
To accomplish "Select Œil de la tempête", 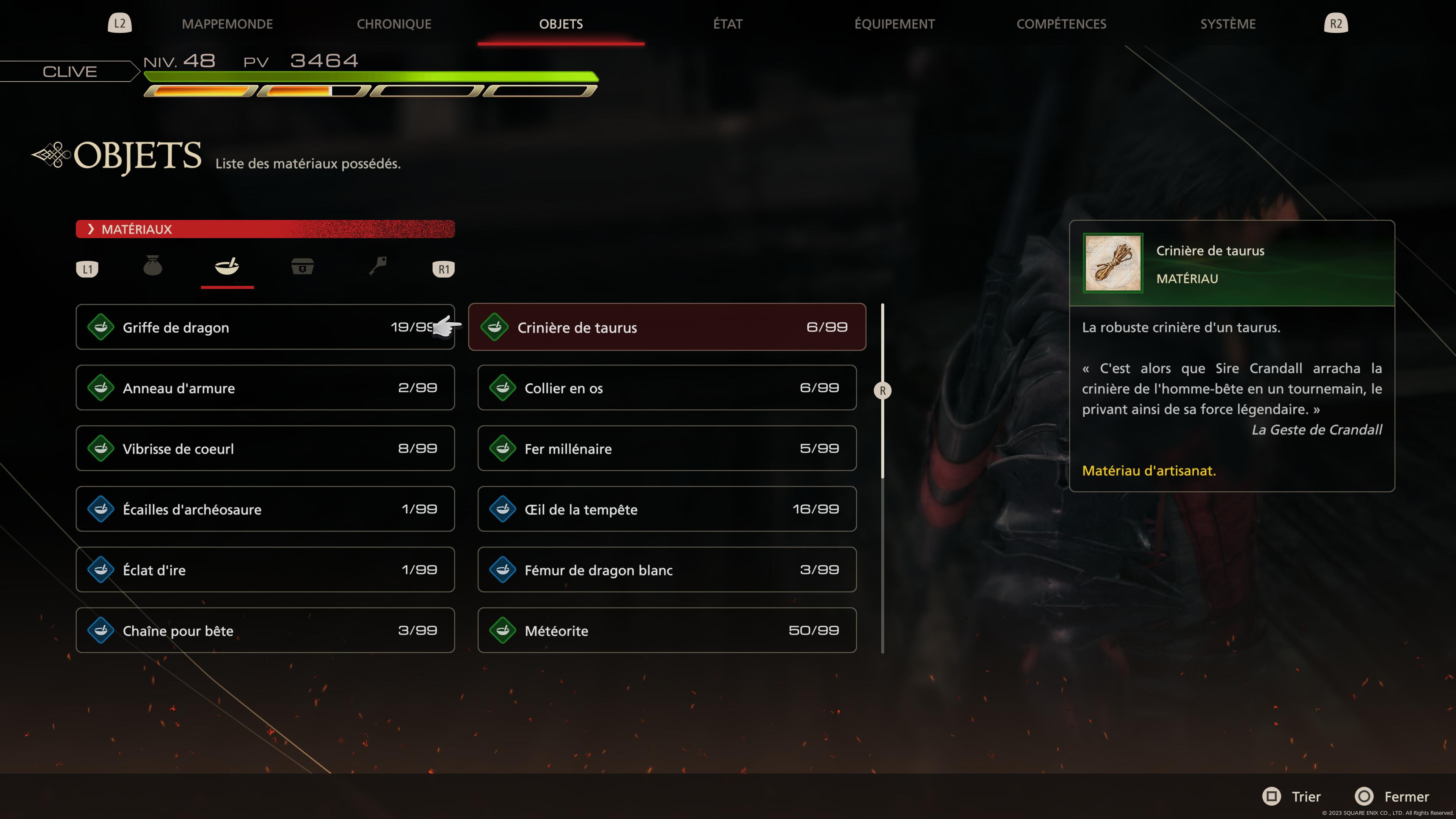I will (x=667, y=509).
